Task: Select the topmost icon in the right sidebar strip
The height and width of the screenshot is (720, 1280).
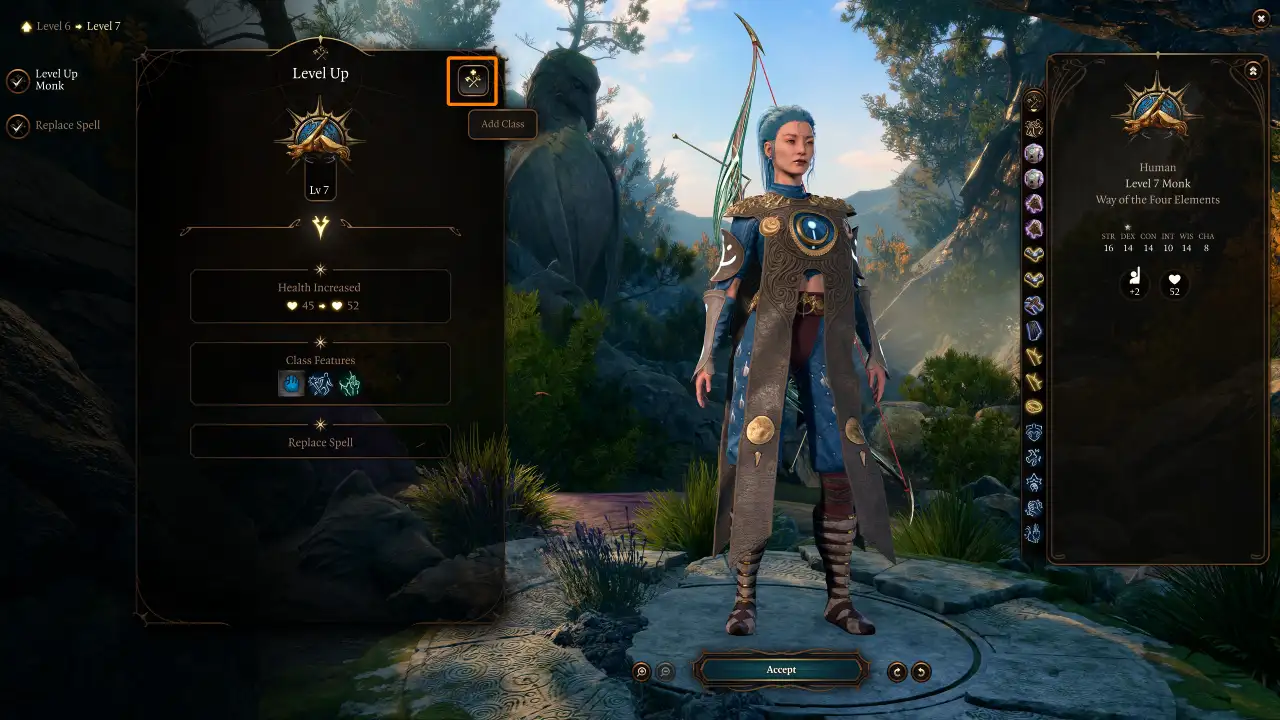Action: click(1033, 100)
